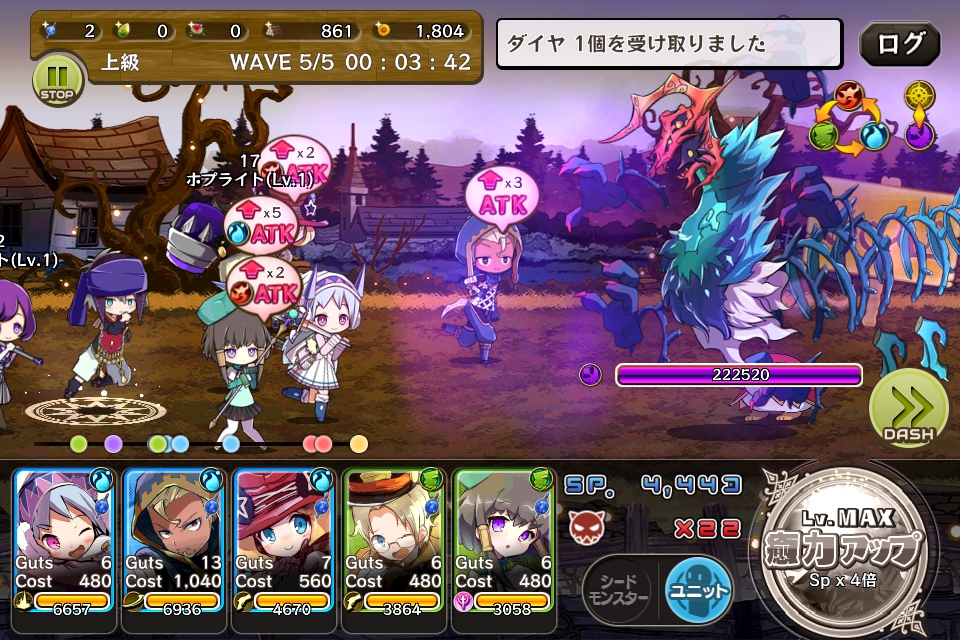Screen dimensions: 960x640
Task: Pause the battle with the STOP button
Action: (x=56, y=78)
